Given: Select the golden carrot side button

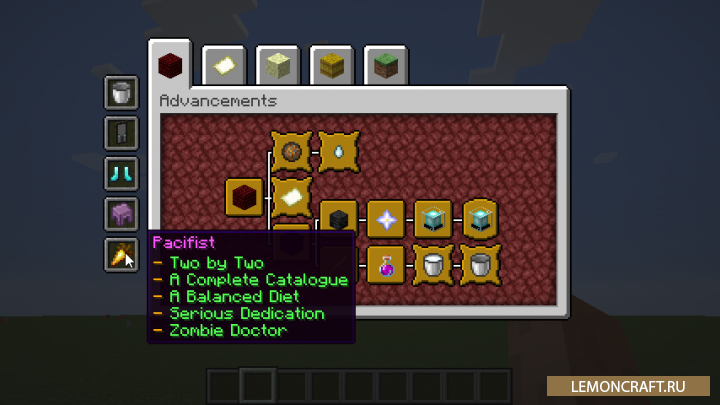Looking at the screenshot, I should click(122, 255).
